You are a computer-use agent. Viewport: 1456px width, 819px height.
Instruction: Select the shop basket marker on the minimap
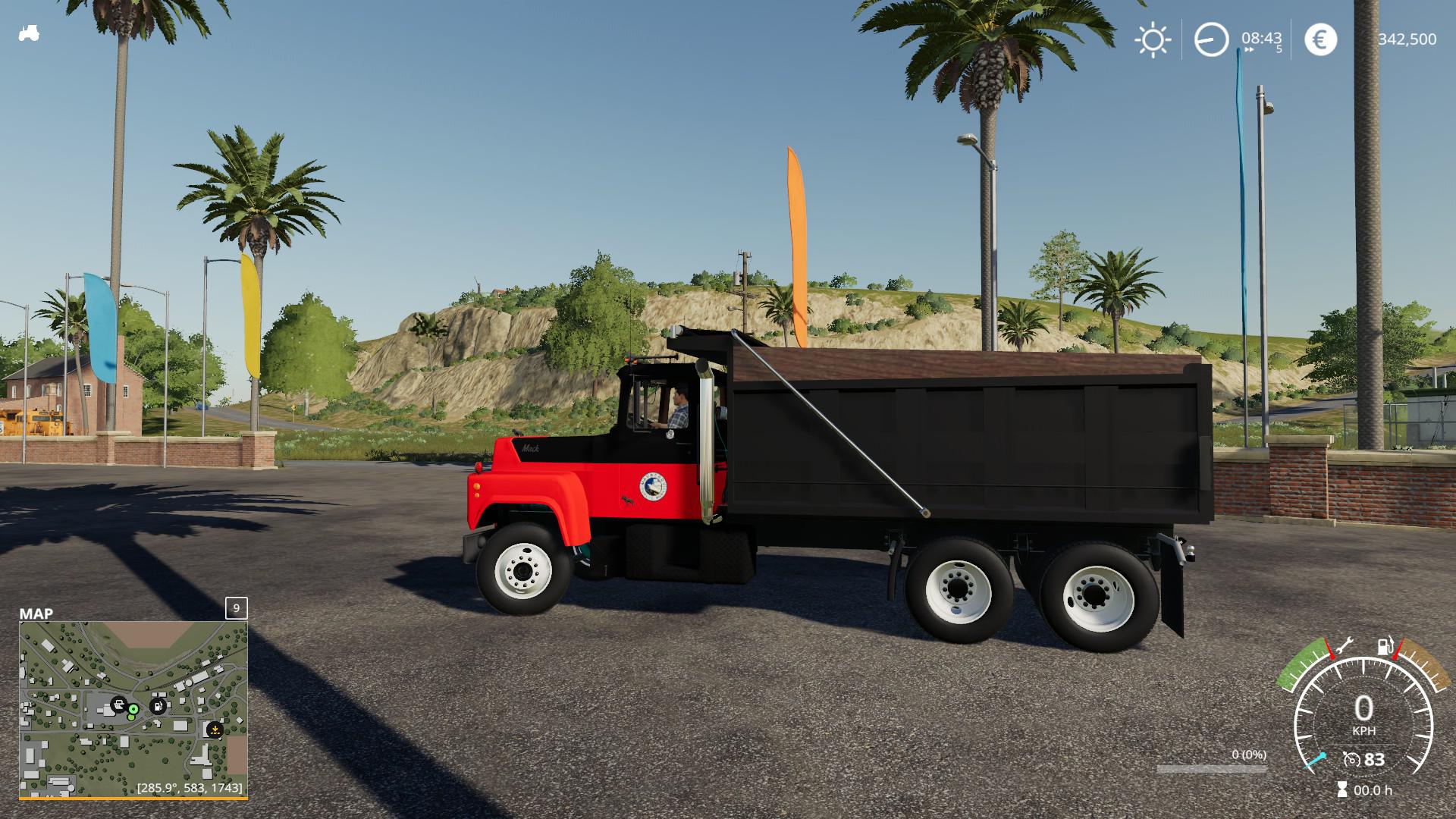[118, 704]
